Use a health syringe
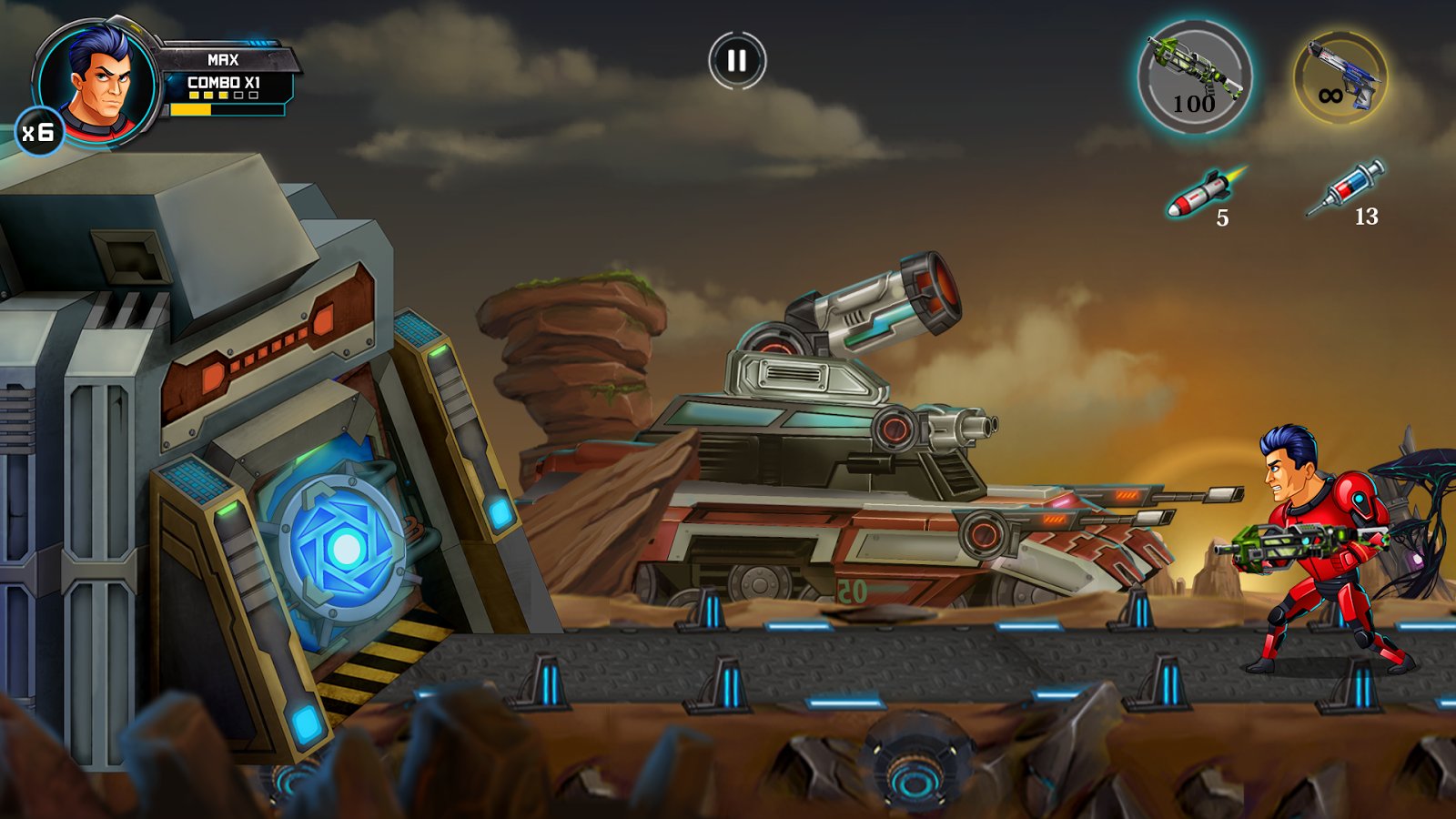This screenshot has width=1456, height=819. tap(1346, 189)
